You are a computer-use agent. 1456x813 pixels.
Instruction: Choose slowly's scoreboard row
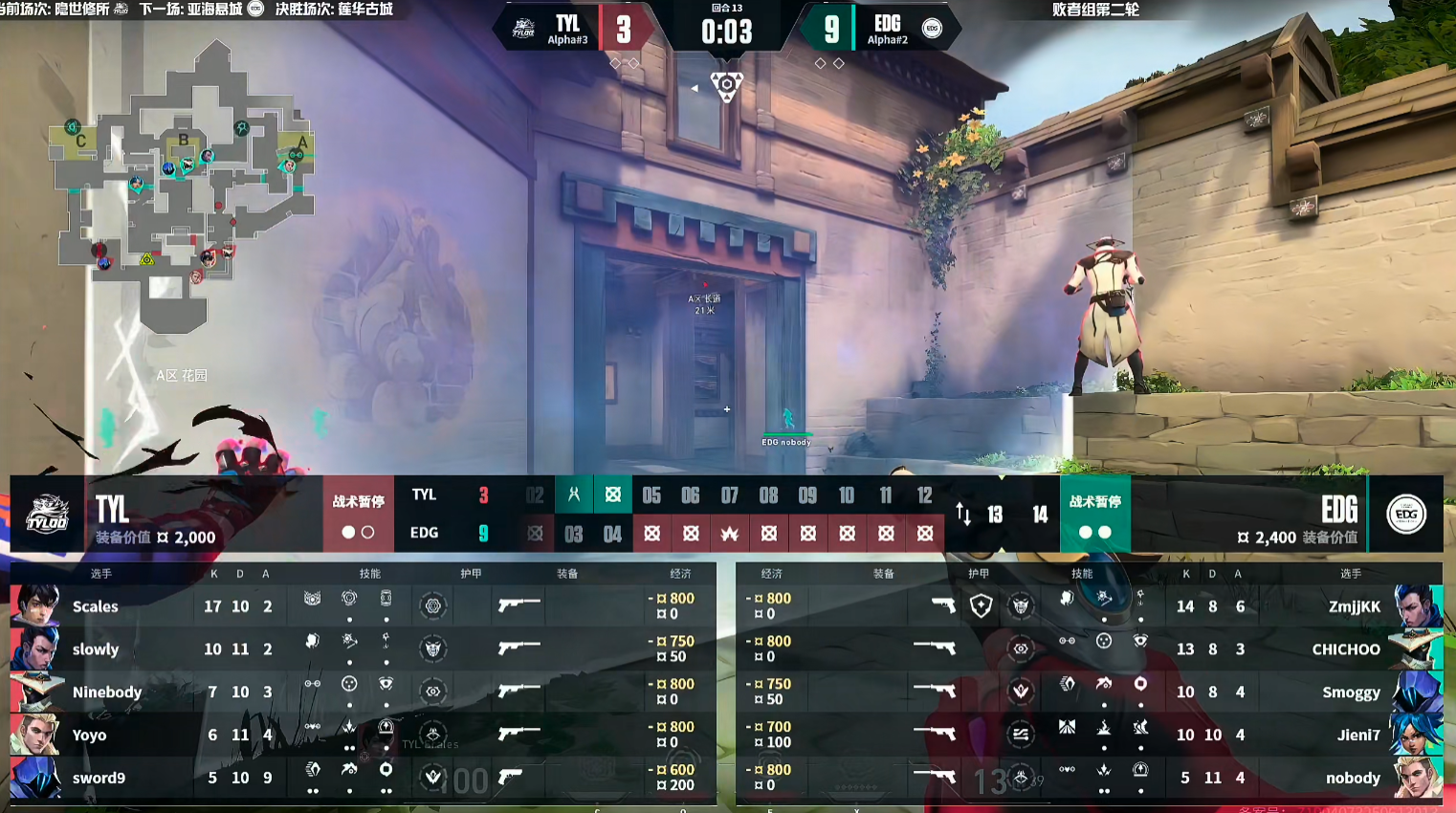(x=96, y=649)
